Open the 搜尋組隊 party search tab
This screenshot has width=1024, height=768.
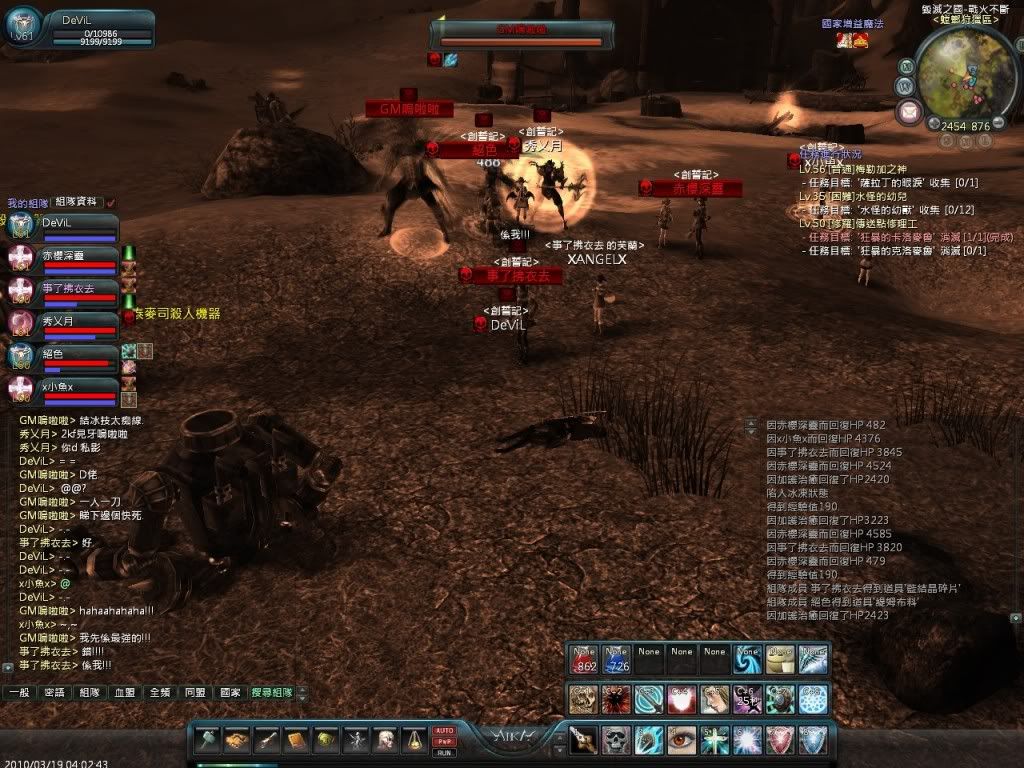(272, 692)
